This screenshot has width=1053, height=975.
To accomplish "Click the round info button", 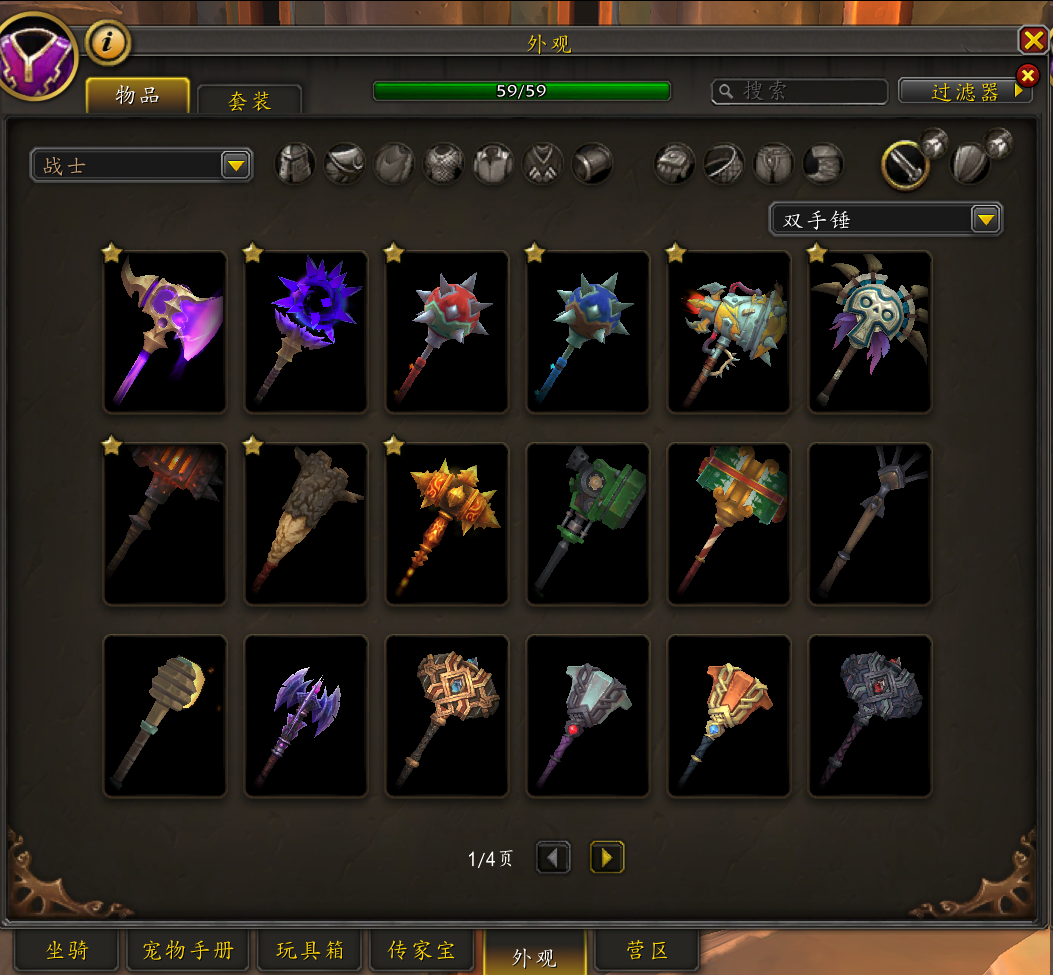I will click(107, 42).
